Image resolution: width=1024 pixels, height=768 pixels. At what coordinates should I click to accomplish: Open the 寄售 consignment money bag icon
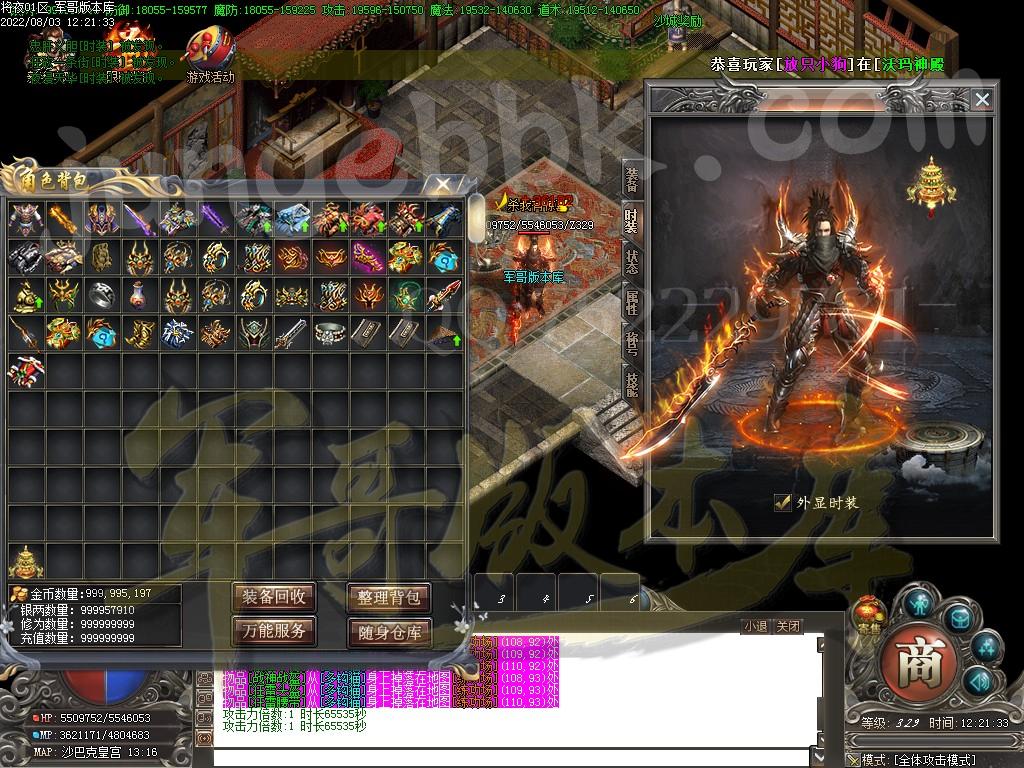867,614
